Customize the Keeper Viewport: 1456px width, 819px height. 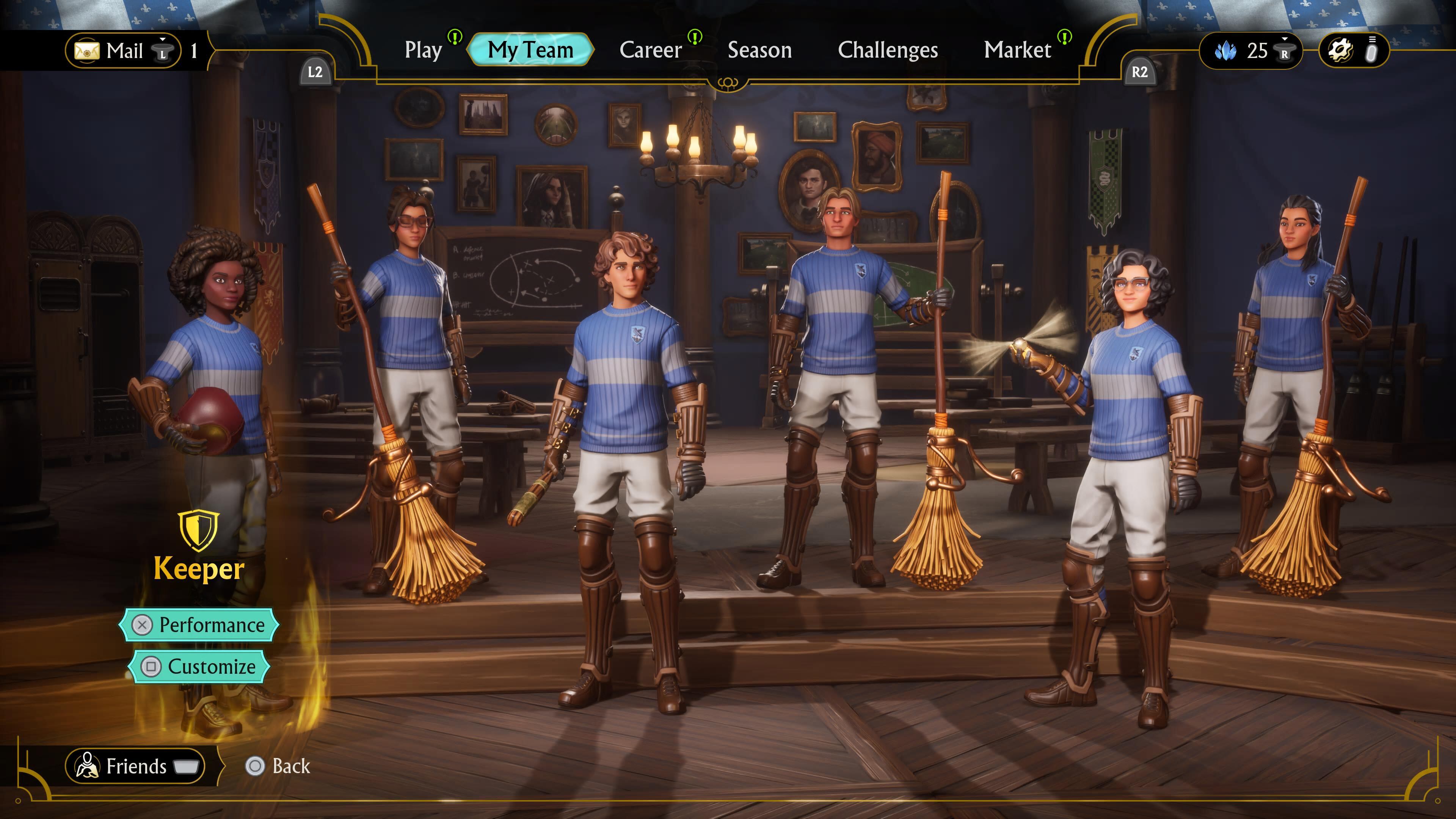pyautogui.click(x=199, y=667)
